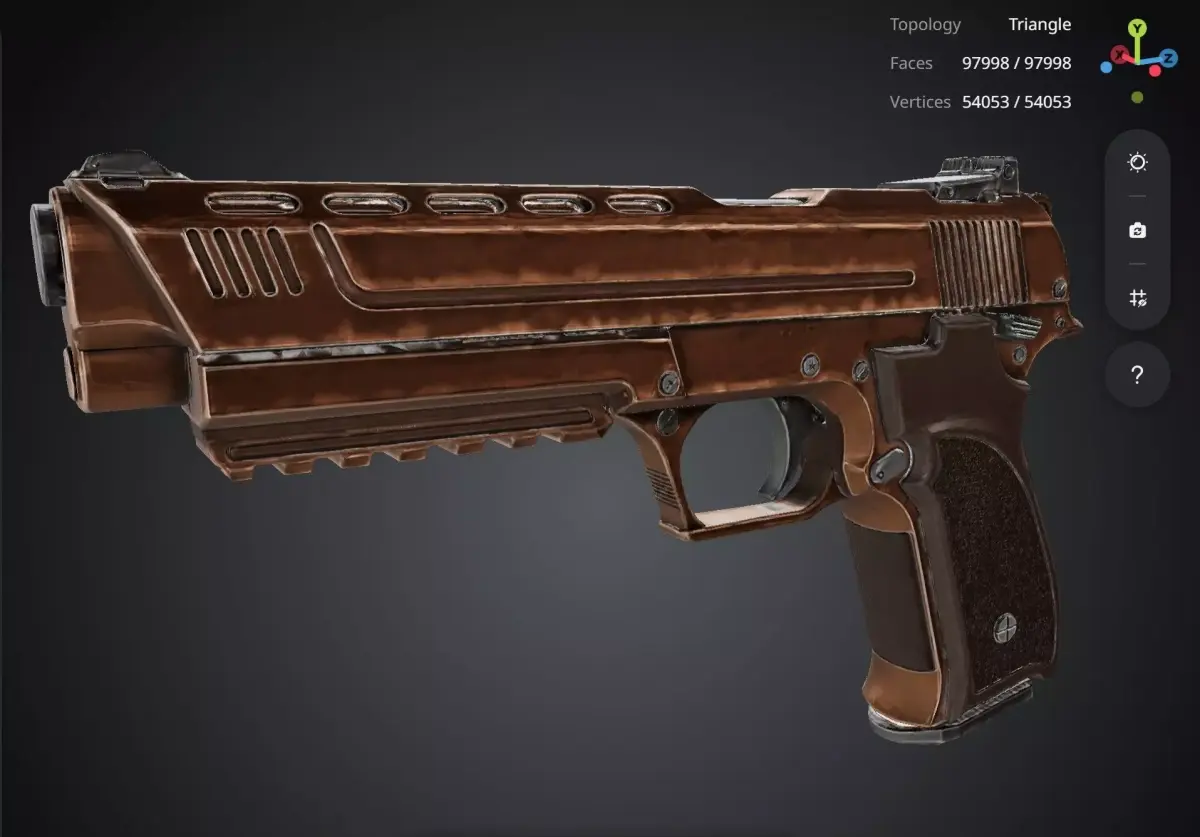Snap view to the green Y axis
The height and width of the screenshot is (837, 1200).
coord(1137,28)
